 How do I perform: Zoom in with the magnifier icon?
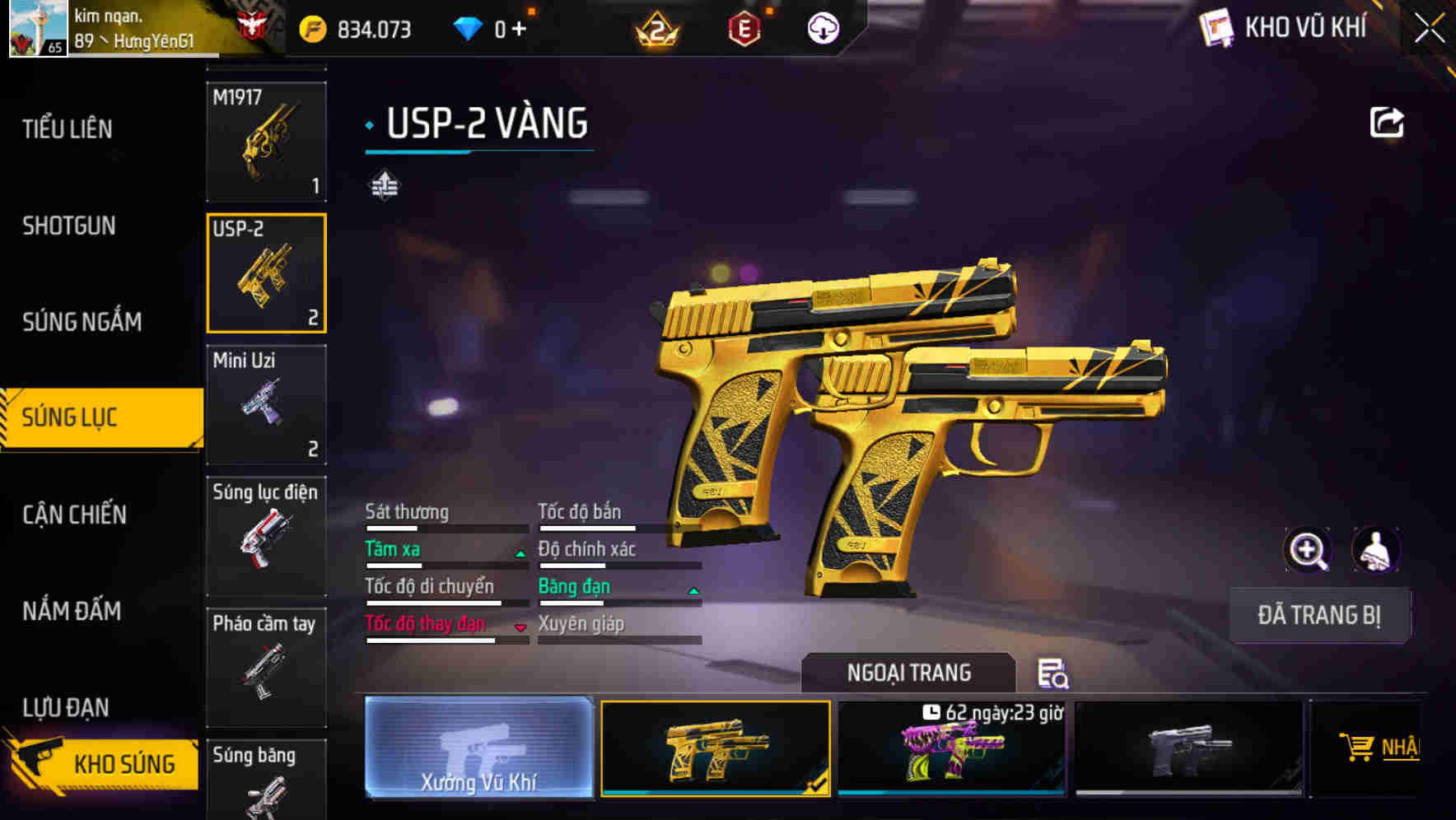pos(1307,550)
